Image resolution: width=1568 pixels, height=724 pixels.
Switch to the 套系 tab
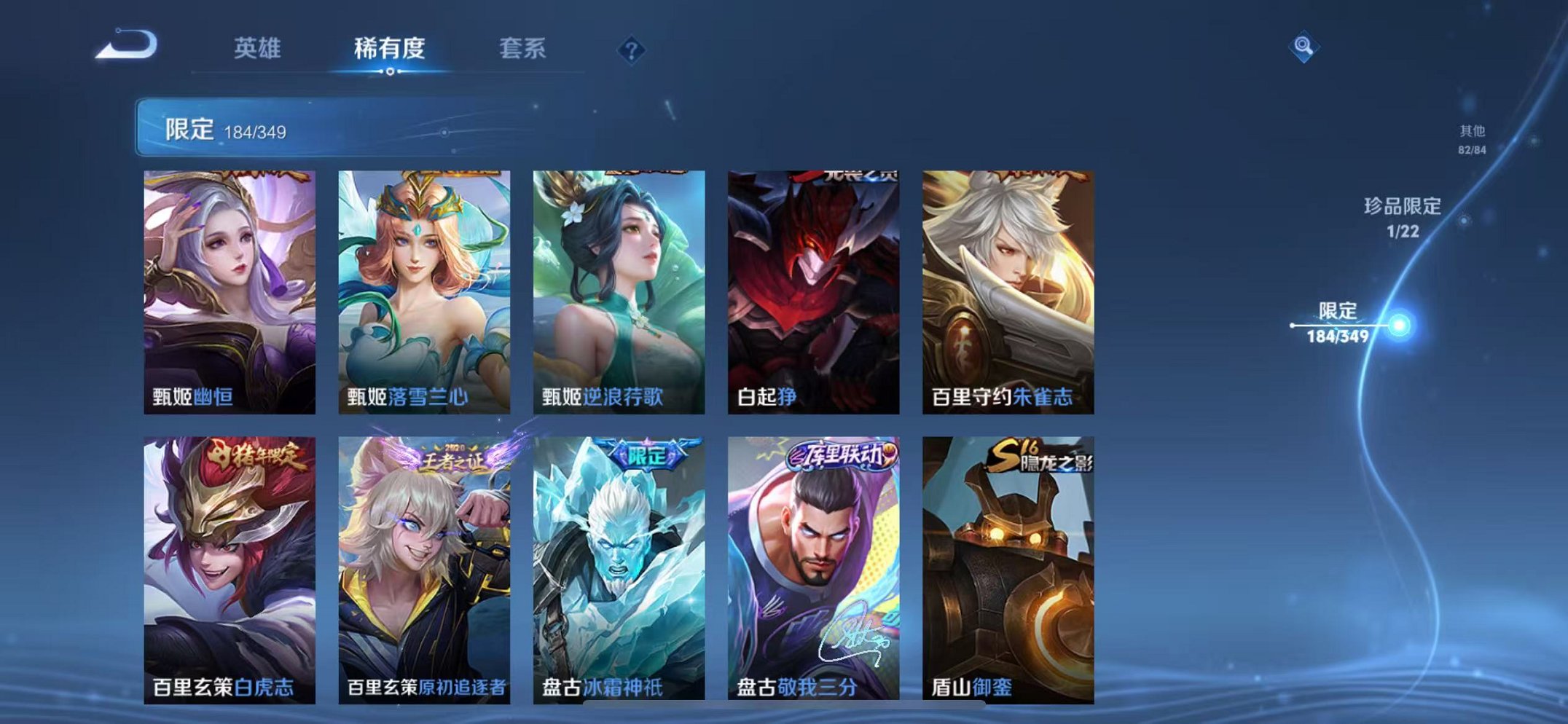[523, 50]
